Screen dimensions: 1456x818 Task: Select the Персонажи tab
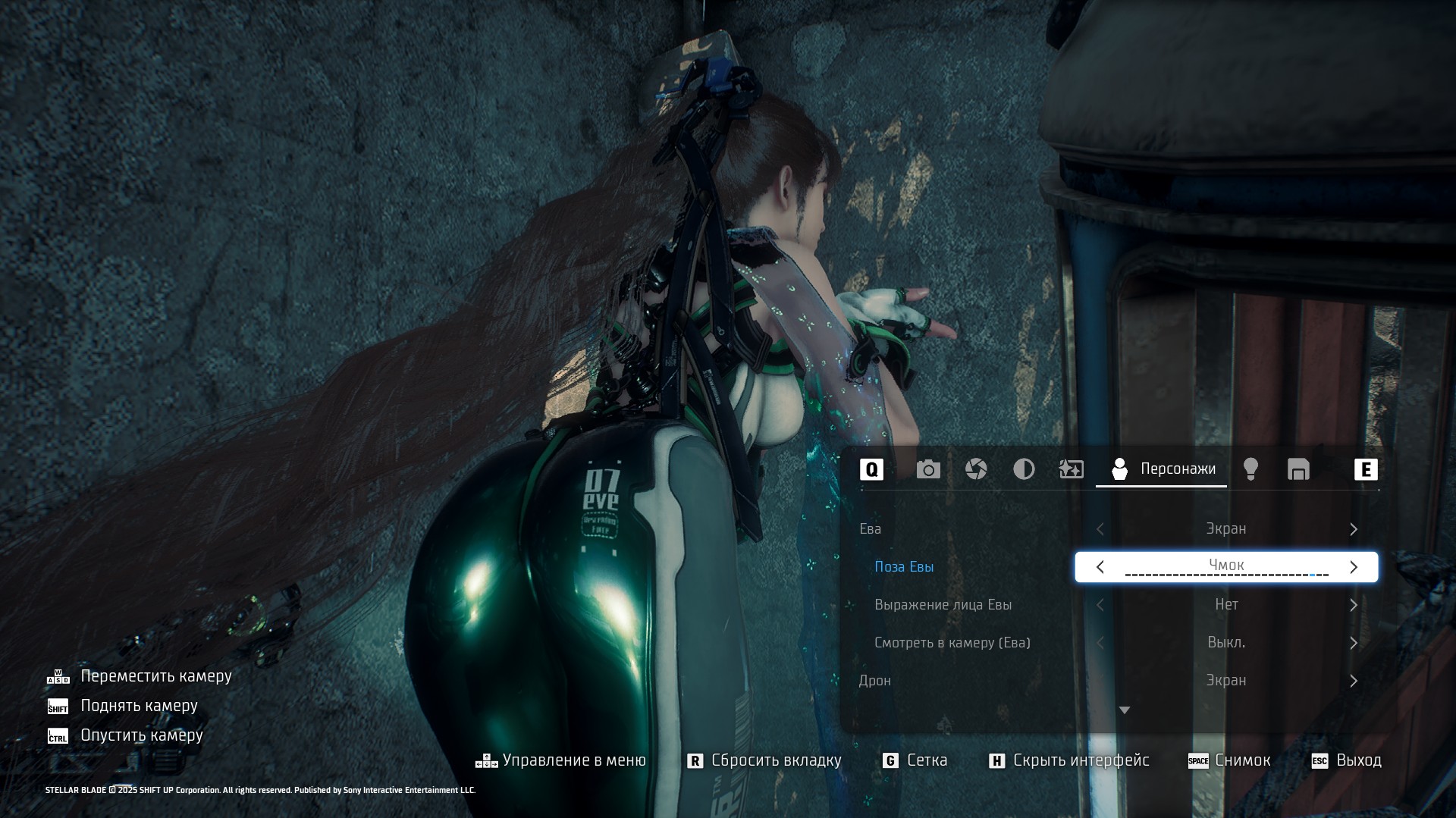(1162, 470)
